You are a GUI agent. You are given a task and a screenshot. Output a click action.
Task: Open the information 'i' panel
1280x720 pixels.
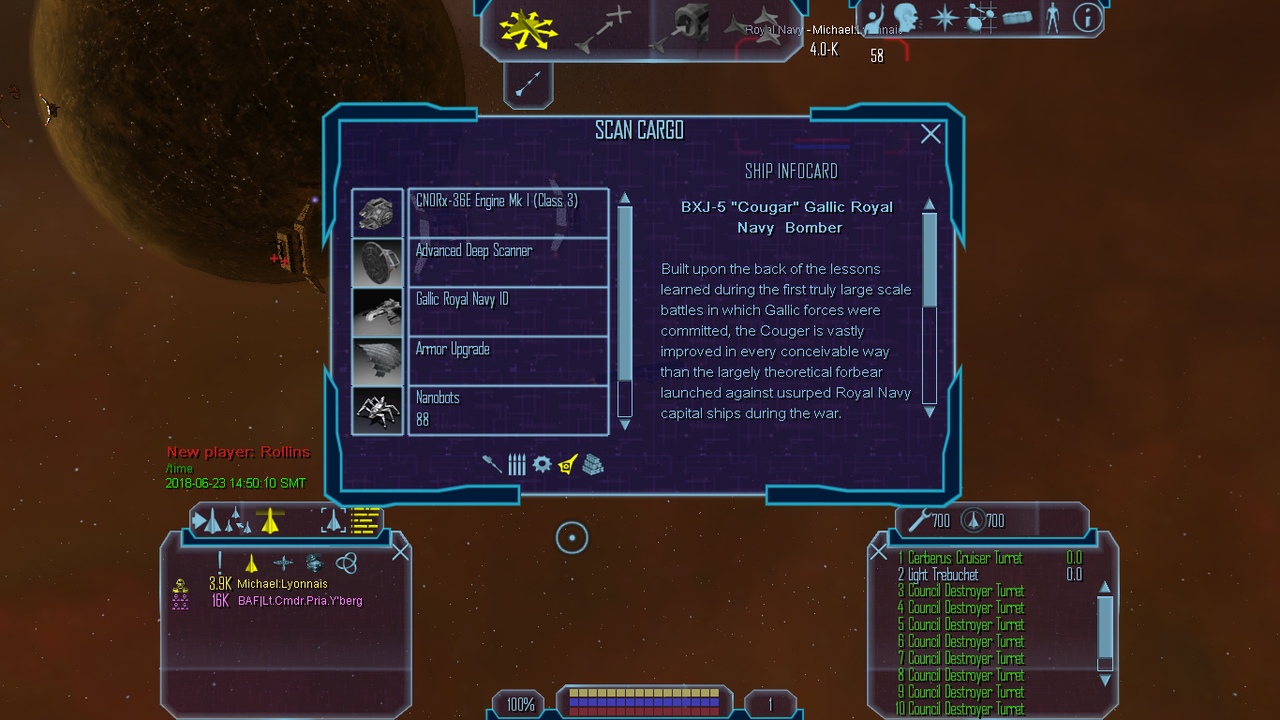pos(1087,17)
